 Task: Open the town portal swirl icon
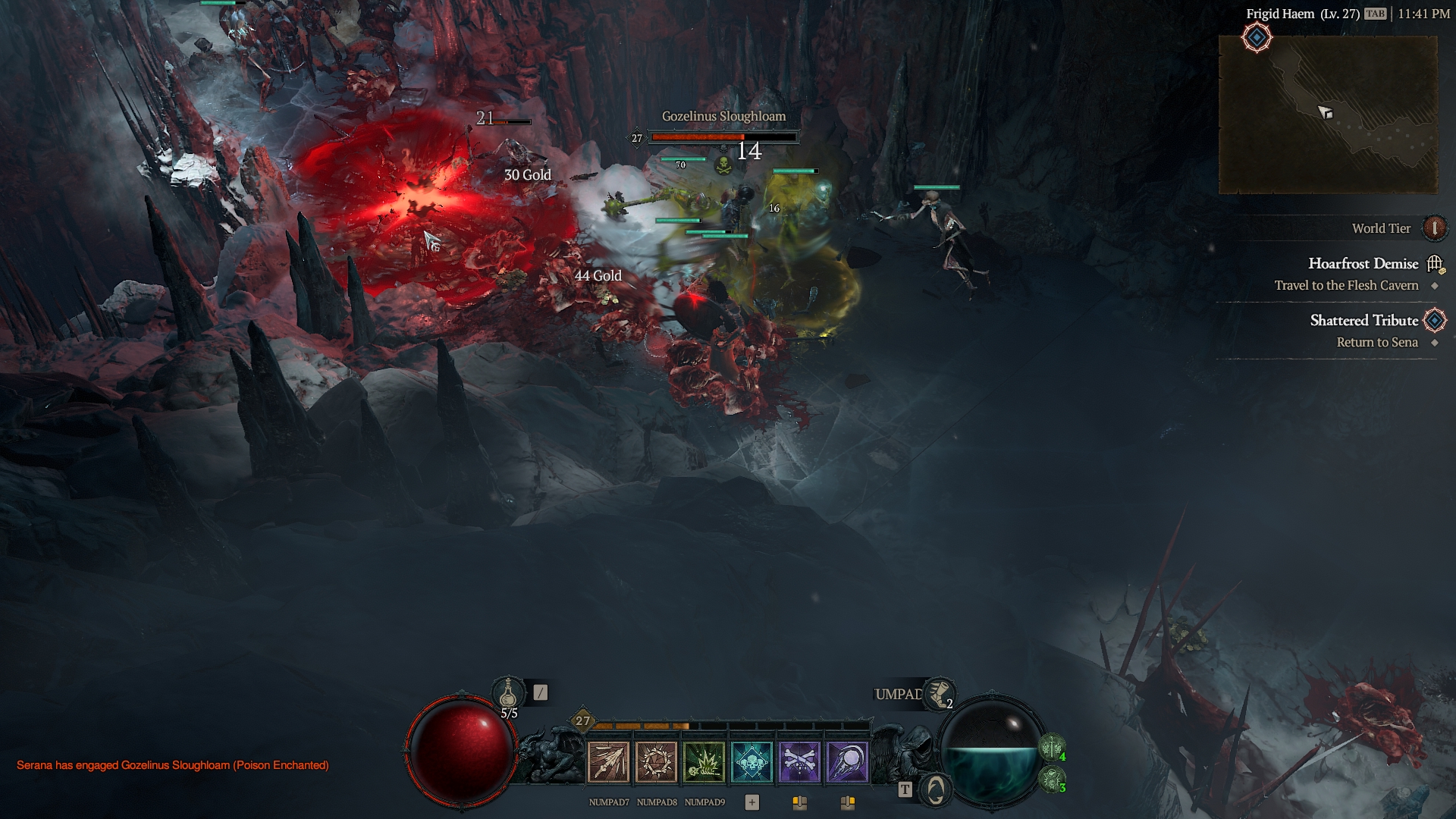click(x=937, y=790)
